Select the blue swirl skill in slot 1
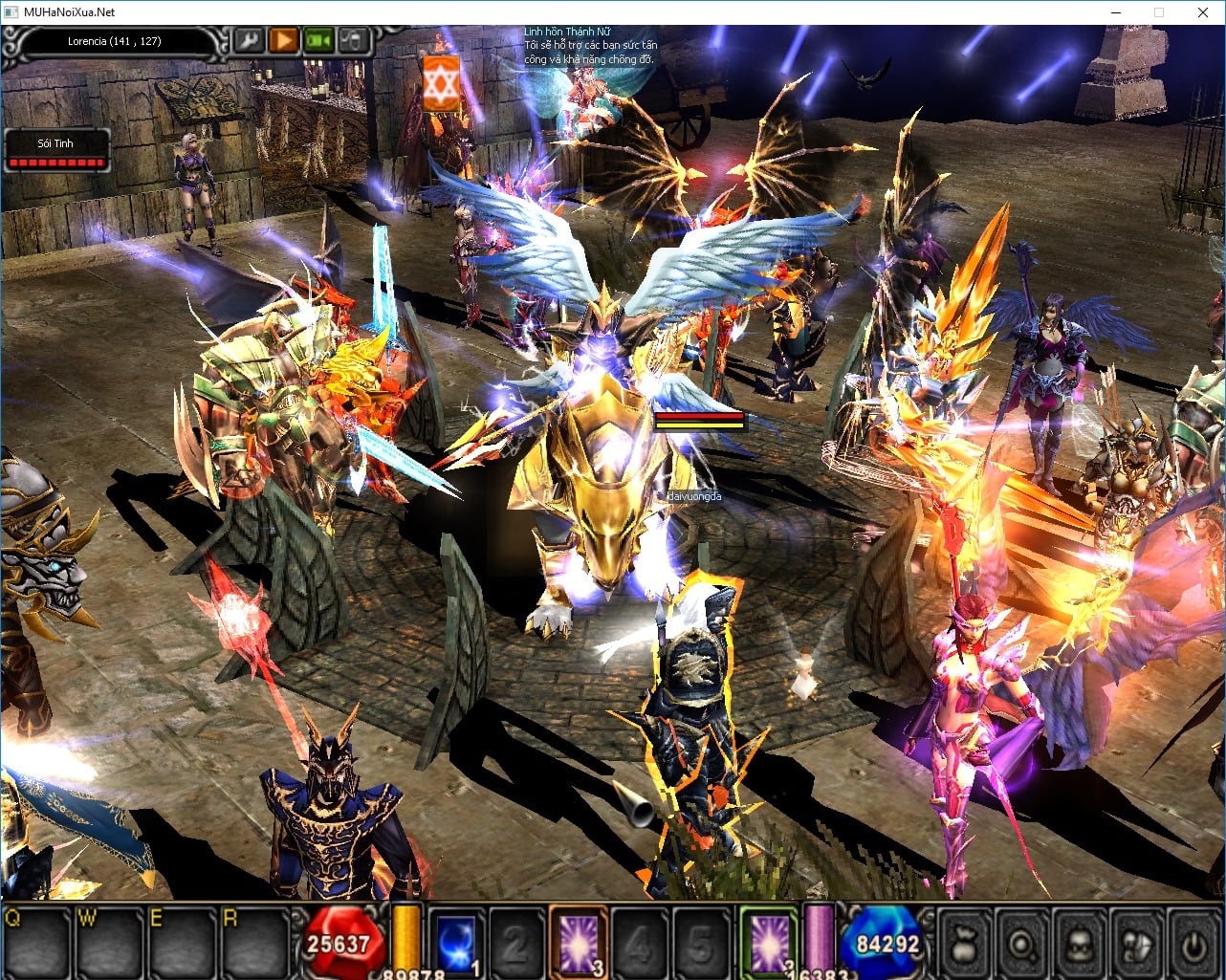Viewport: 1226px width, 980px height. tap(455, 941)
